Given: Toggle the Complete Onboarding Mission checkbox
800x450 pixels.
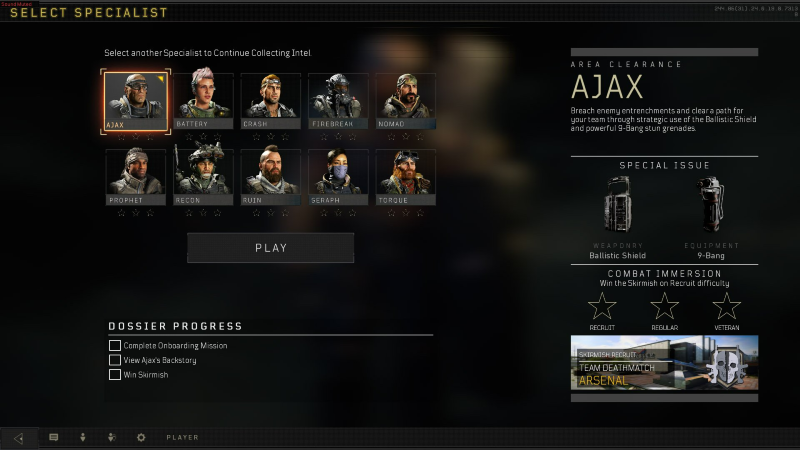Looking at the screenshot, I should point(115,346).
